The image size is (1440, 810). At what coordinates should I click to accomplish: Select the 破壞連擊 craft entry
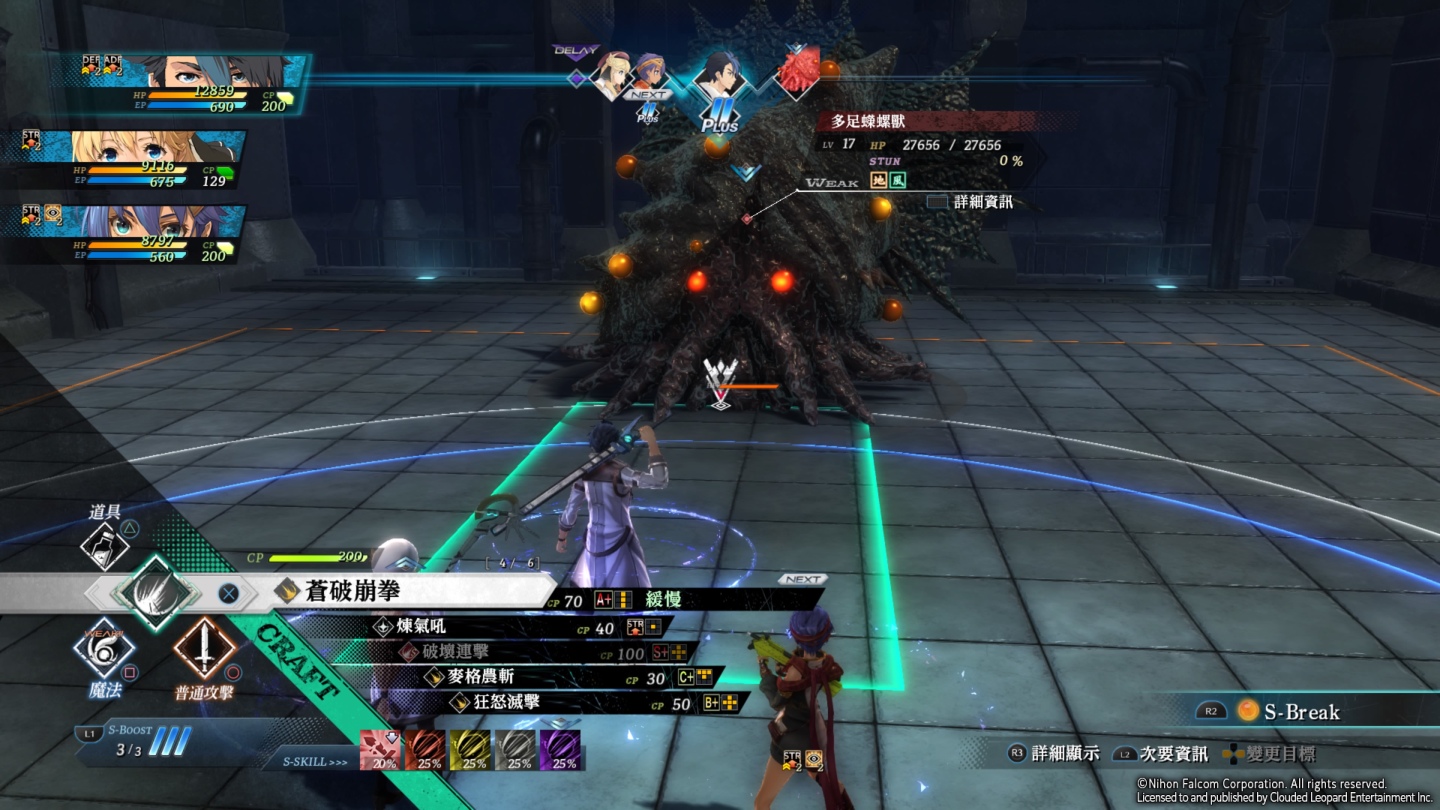coord(457,652)
